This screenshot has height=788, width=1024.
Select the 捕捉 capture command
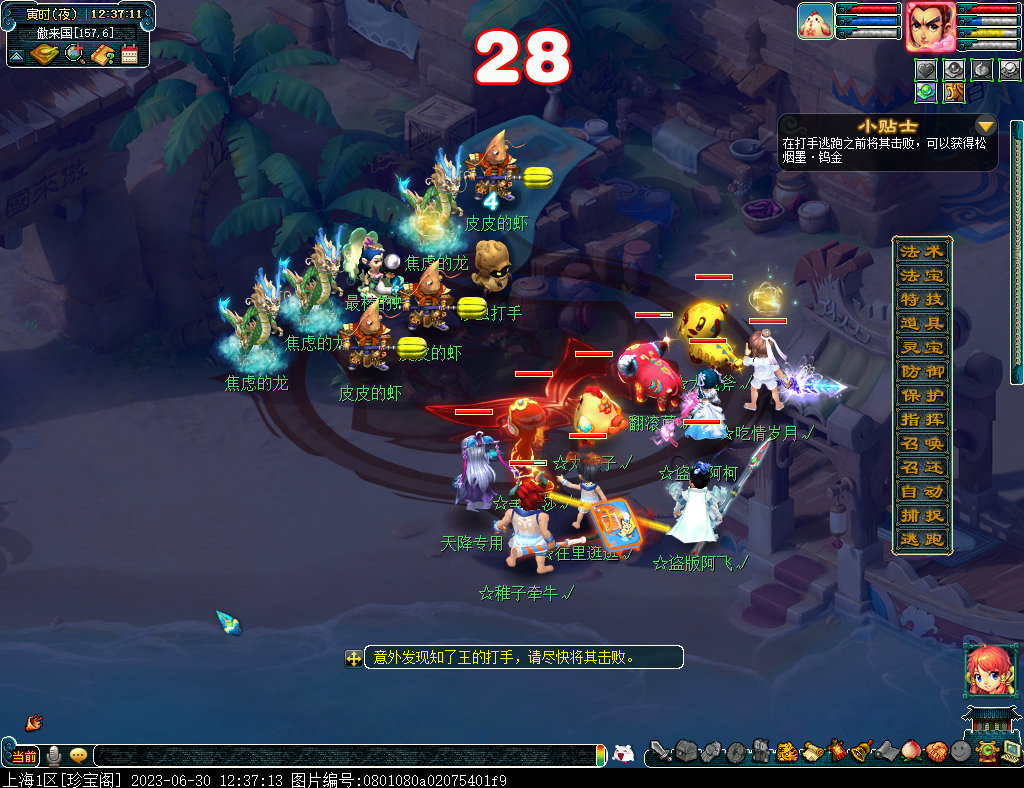pyautogui.click(x=921, y=515)
